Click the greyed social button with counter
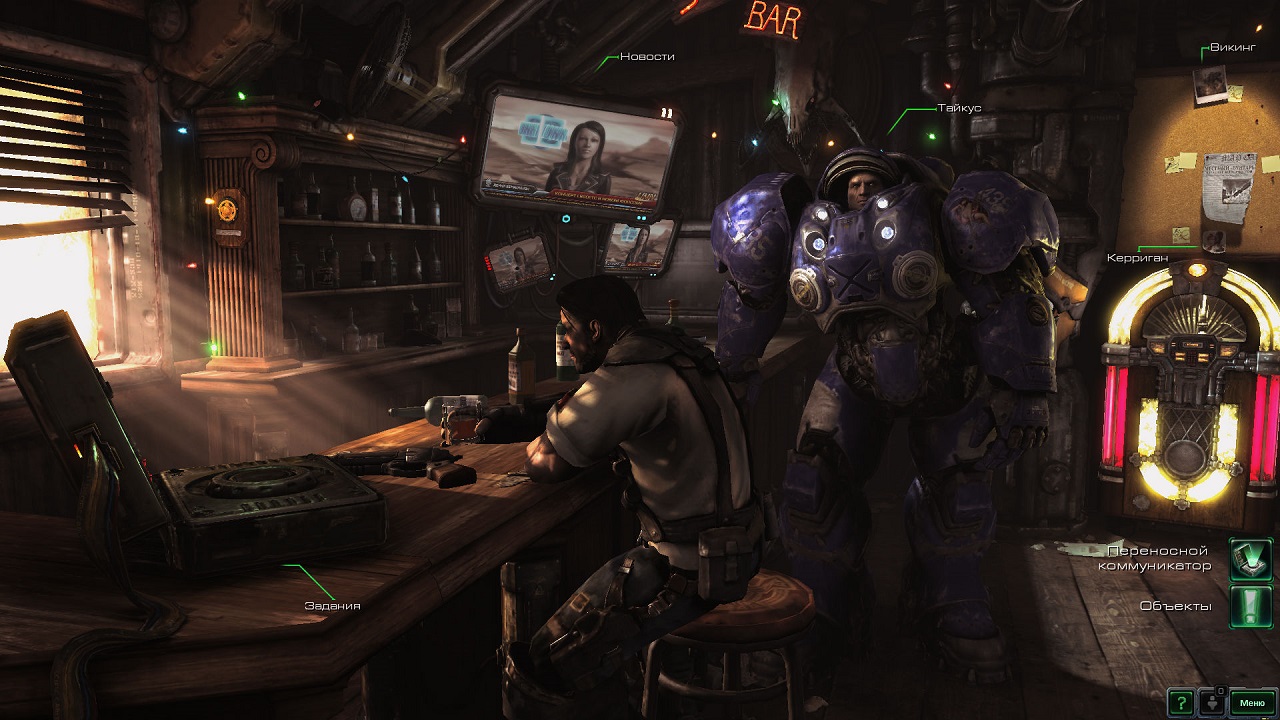This screenshot has width=1280, height=720. [1212, 701]
